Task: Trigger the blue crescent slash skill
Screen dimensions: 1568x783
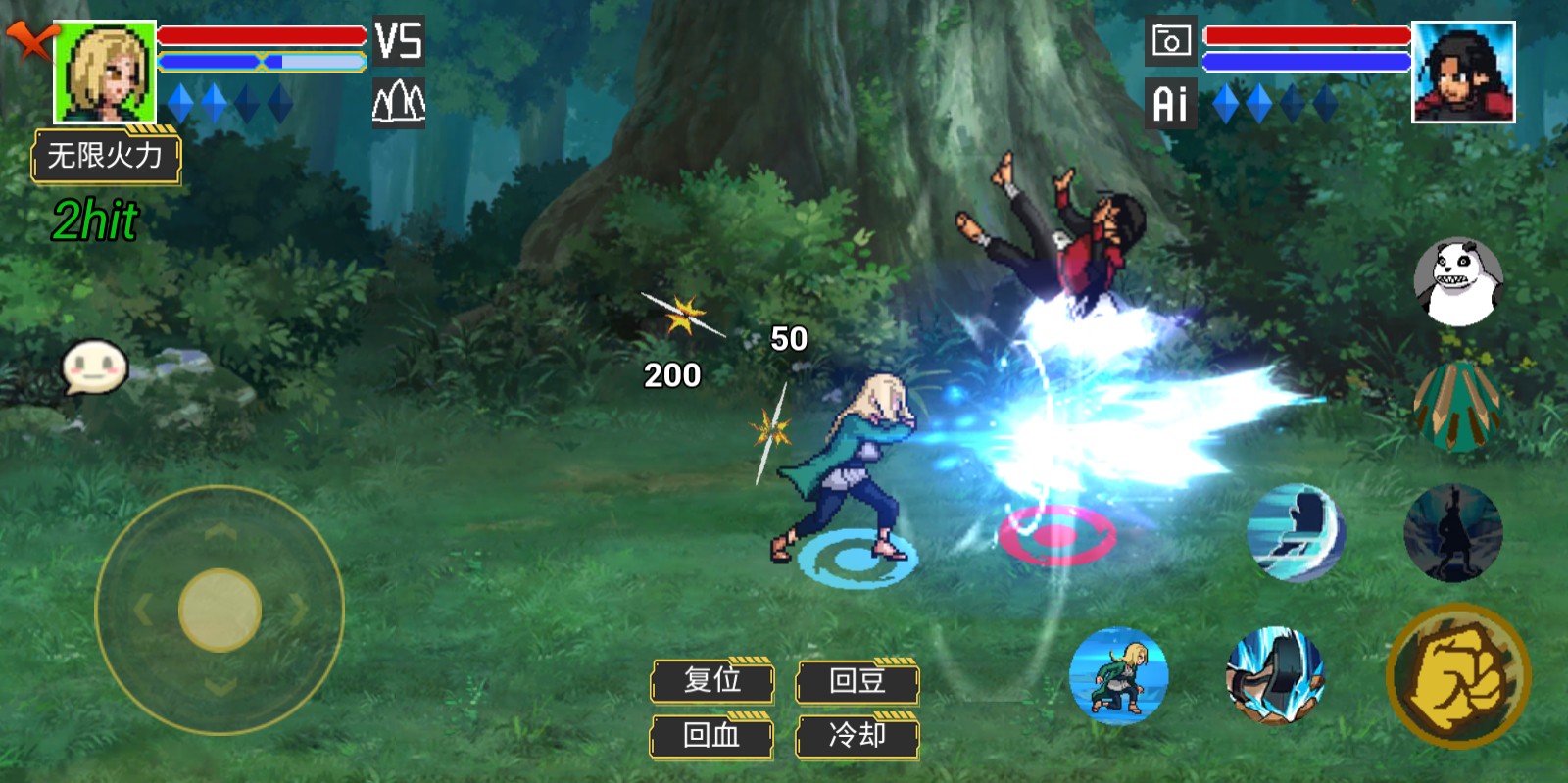Action: pyautogui.click(x=1296, y=532)
